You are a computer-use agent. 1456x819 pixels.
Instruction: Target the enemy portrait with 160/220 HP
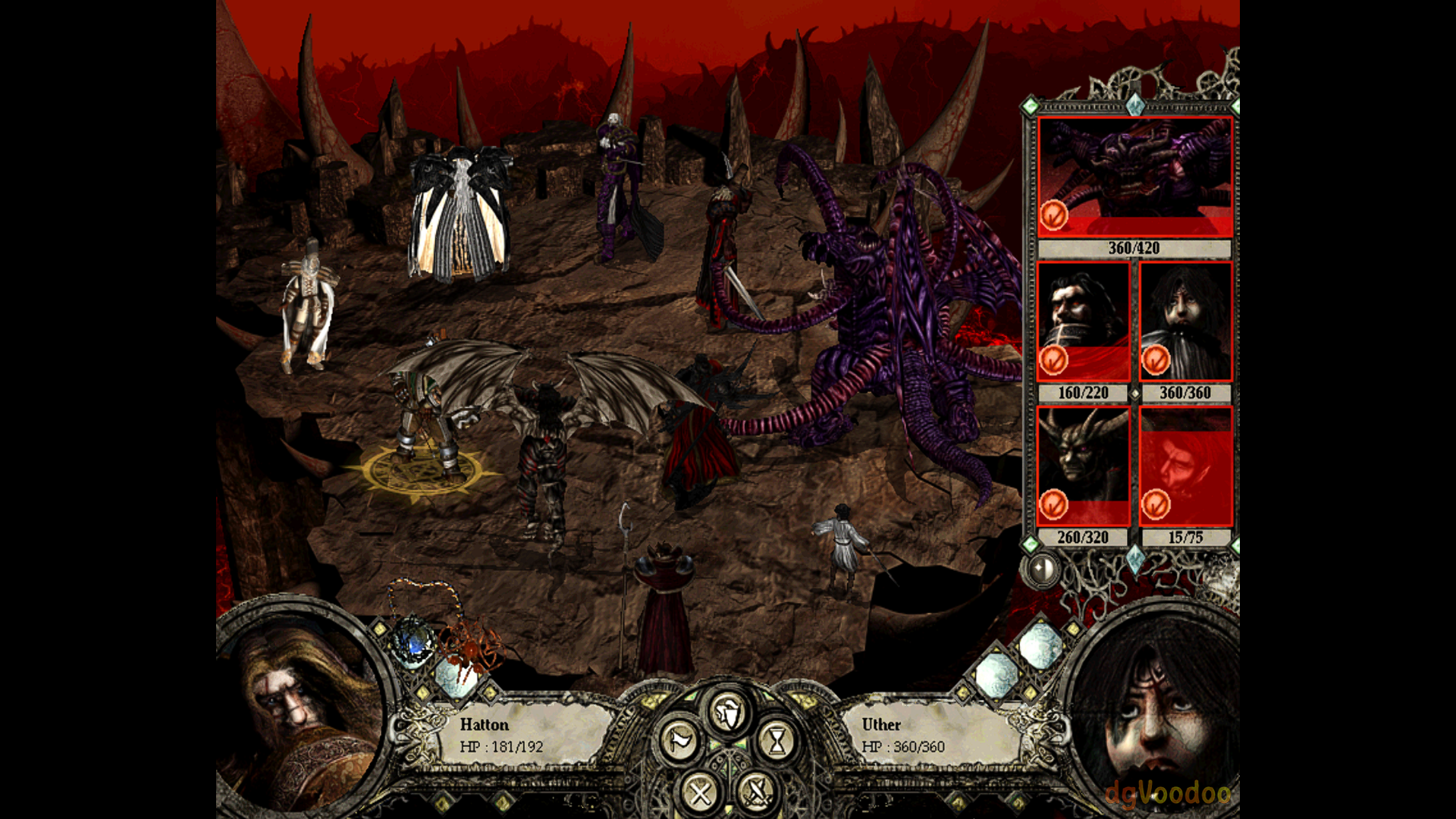pos(1083,322)
